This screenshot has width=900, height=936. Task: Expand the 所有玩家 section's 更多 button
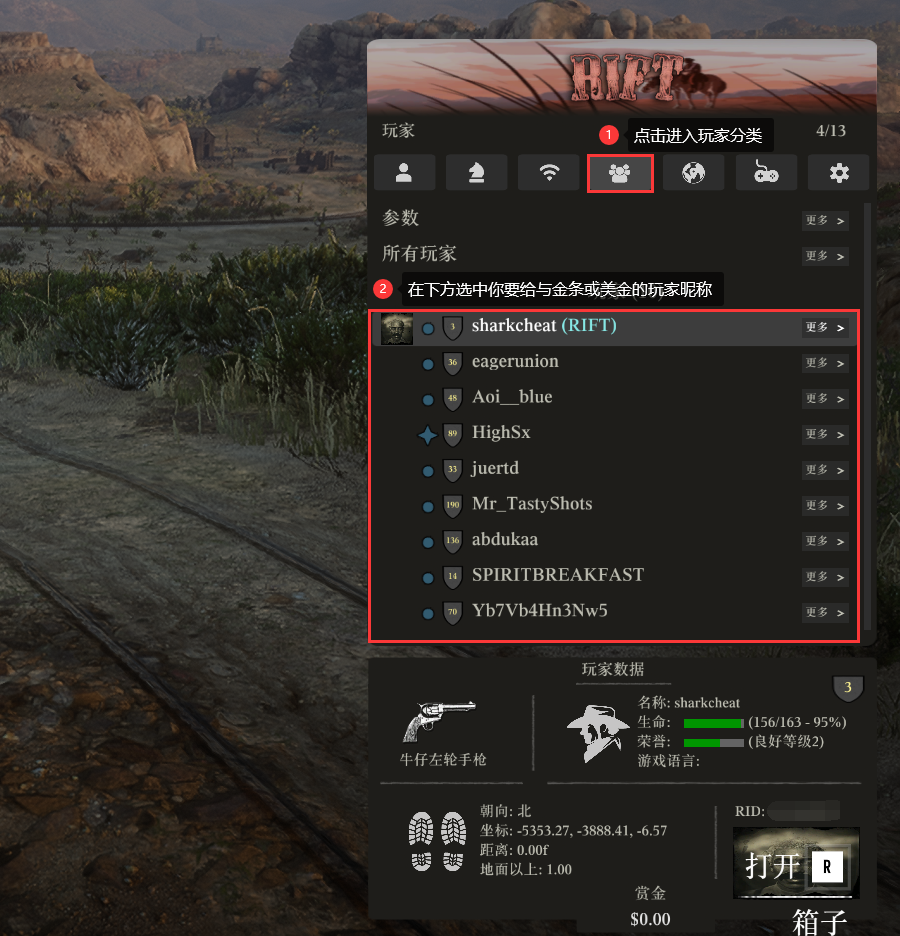(x=825, y=257)
